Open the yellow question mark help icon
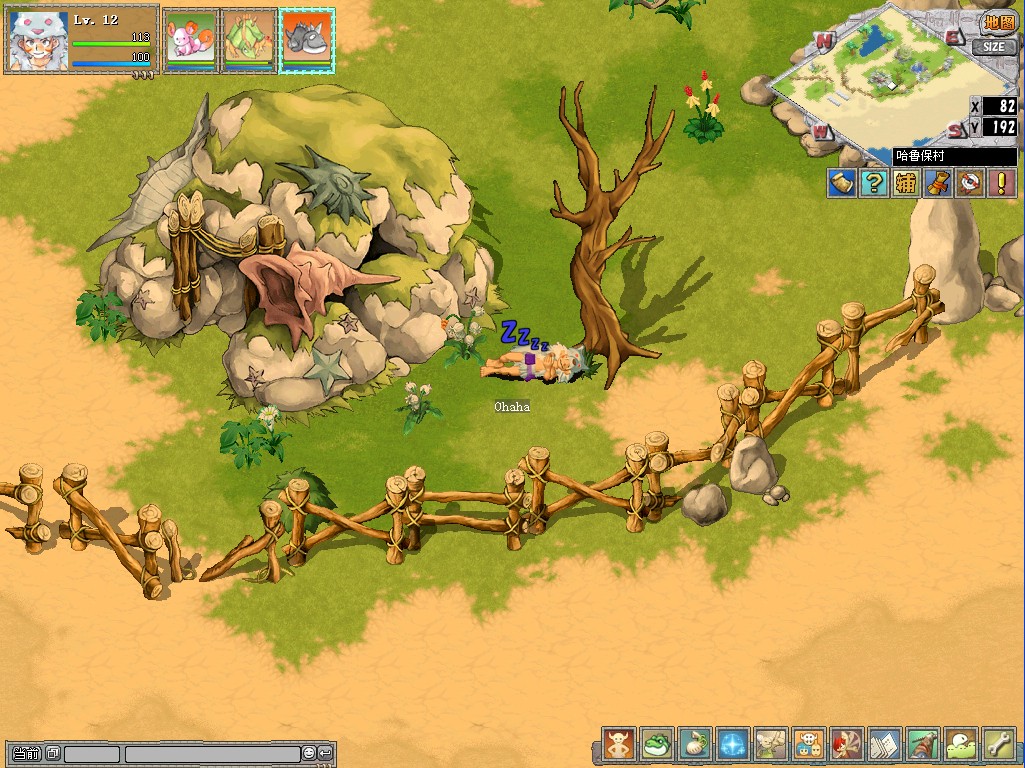1025x768 pixels. click(x=874, y=183)
